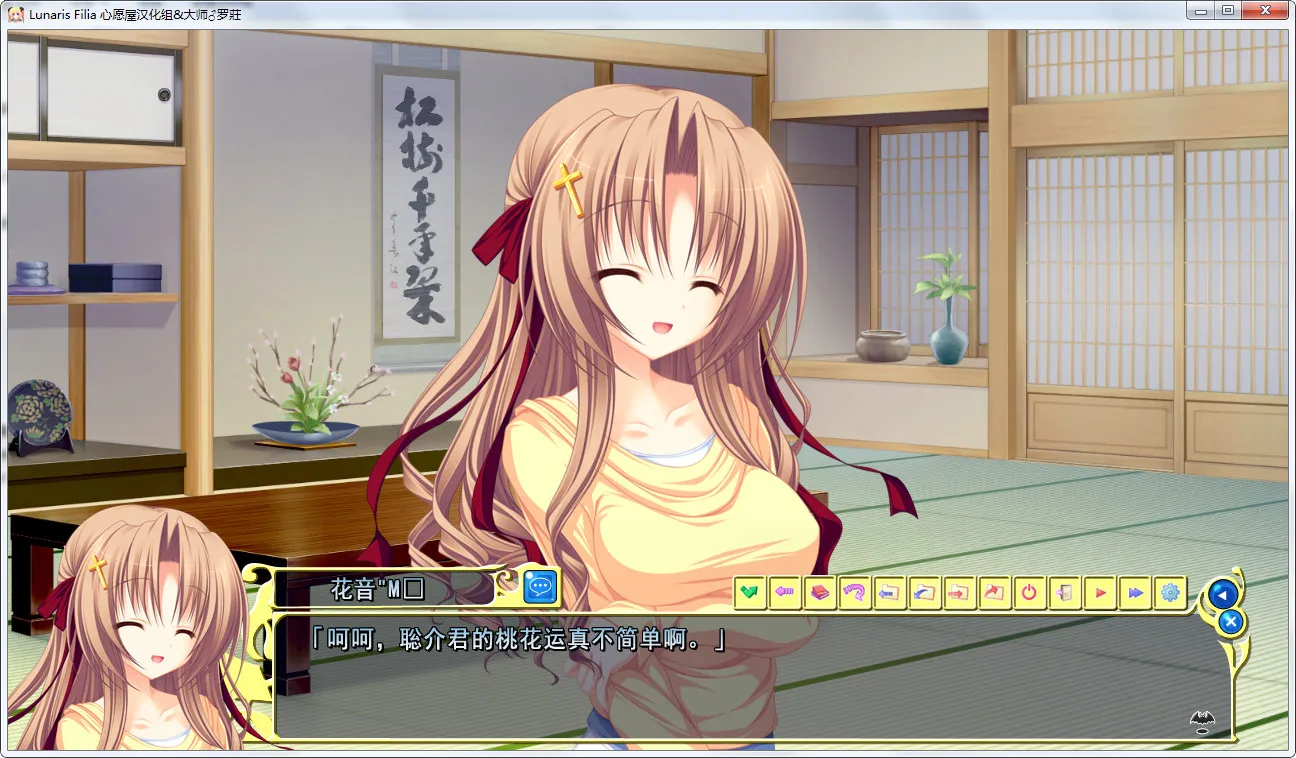Hide the text box with the blue X
This screenshot has width=1296, height=758.
pos(1232,622)
